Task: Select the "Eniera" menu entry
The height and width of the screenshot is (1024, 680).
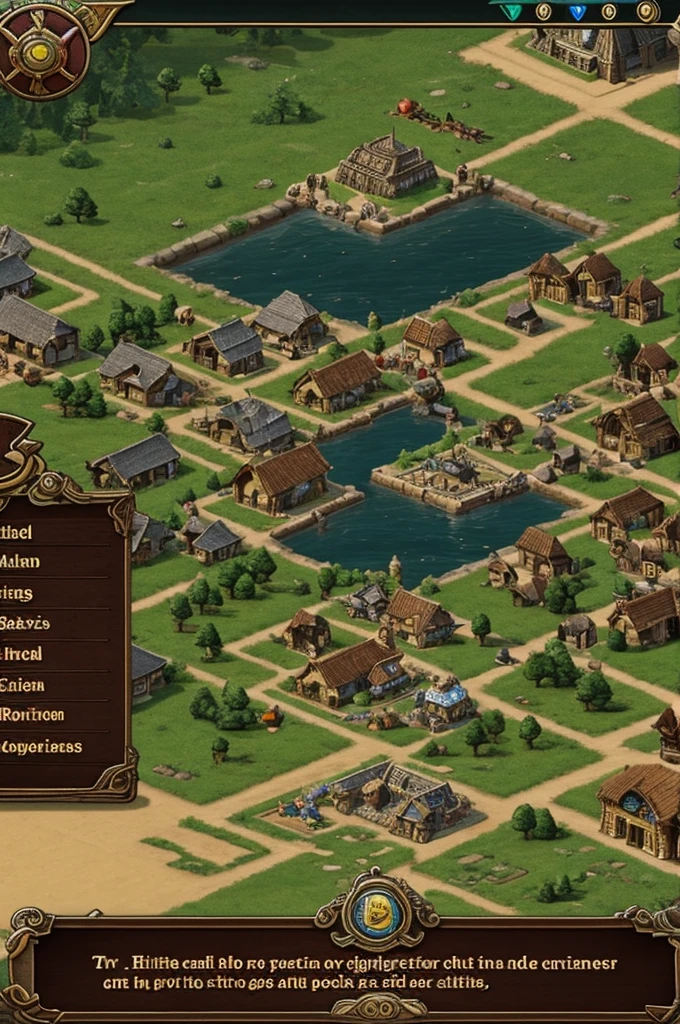Action: tap(22, 685)
